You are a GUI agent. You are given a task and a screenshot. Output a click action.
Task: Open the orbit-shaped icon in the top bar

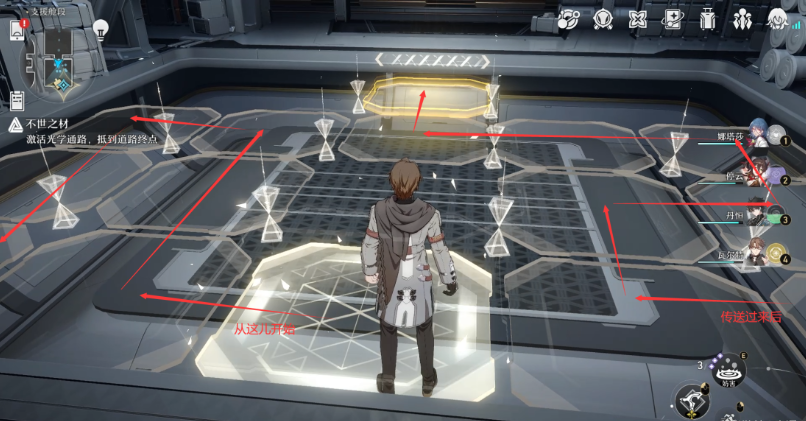pos(570,18)
